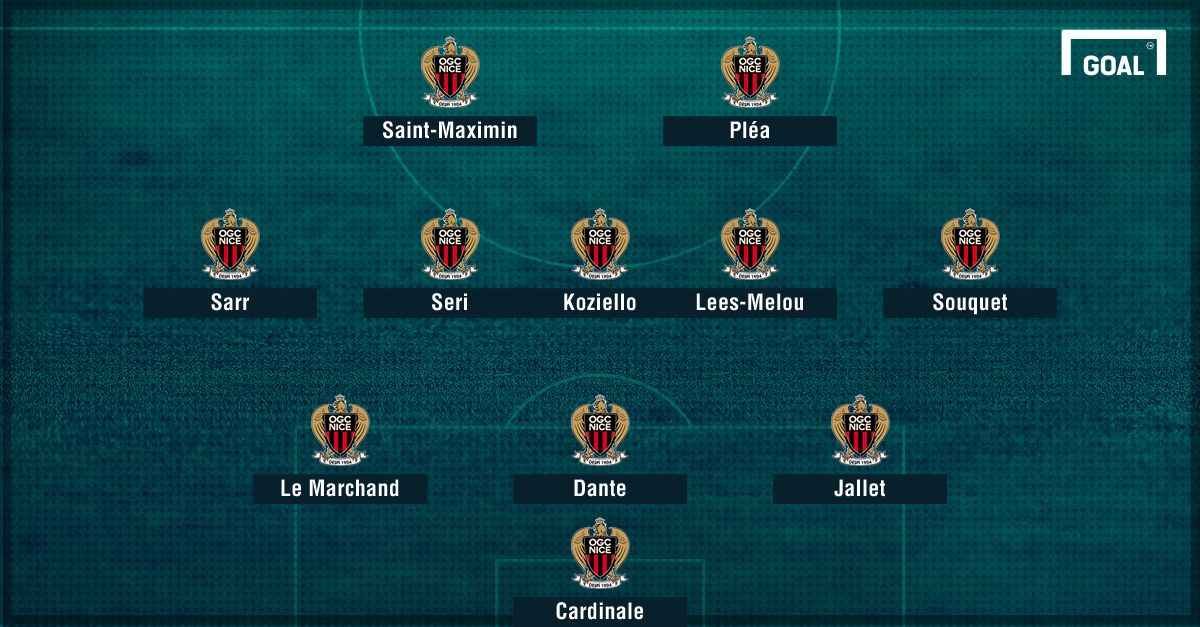Select Koziello in midfield
The height and width of the screenshot is (627, 1200).
[599, 303]
